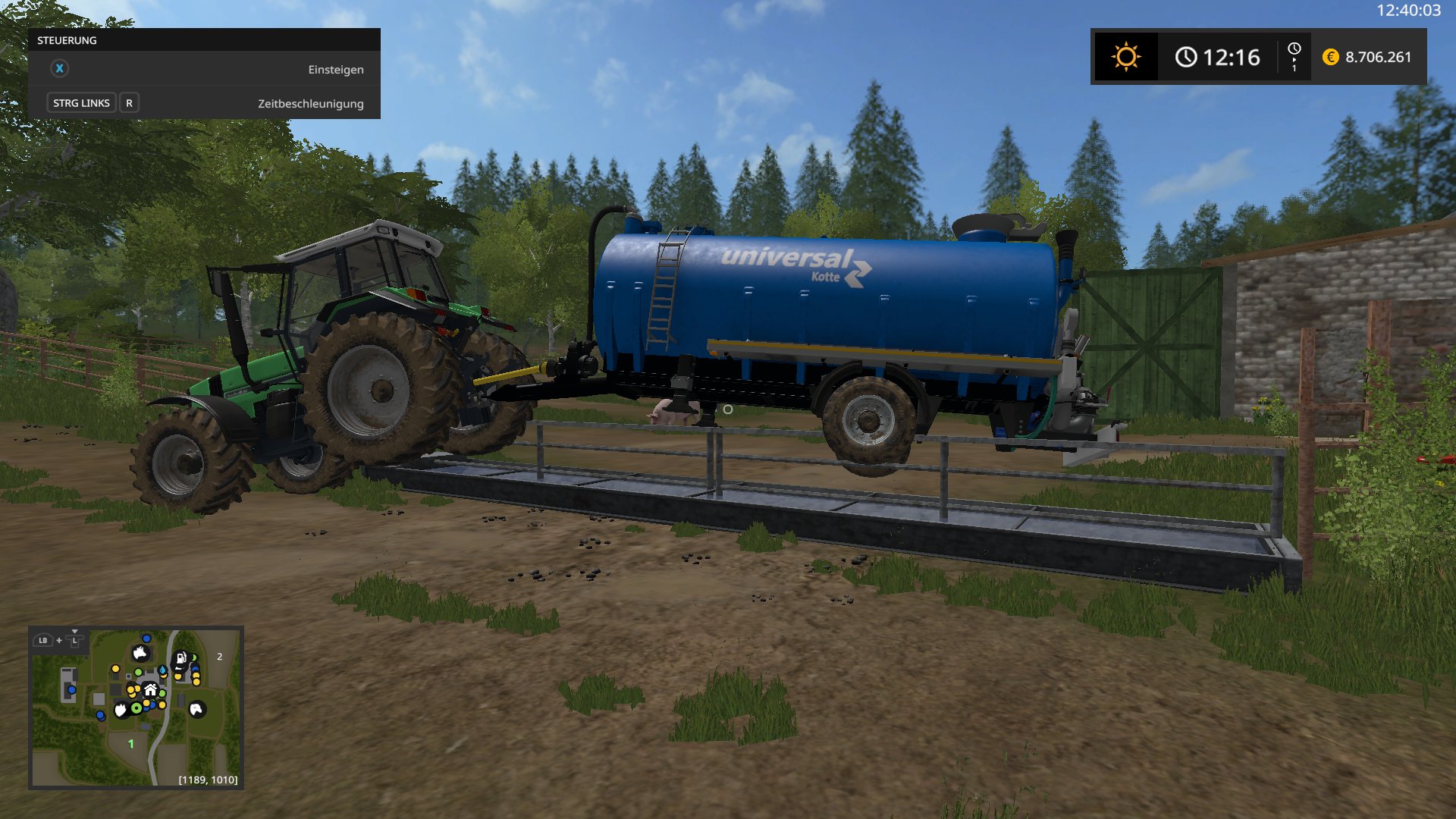
Task: Select field number 1 on the minimap
Action: [x=131, y=744]
